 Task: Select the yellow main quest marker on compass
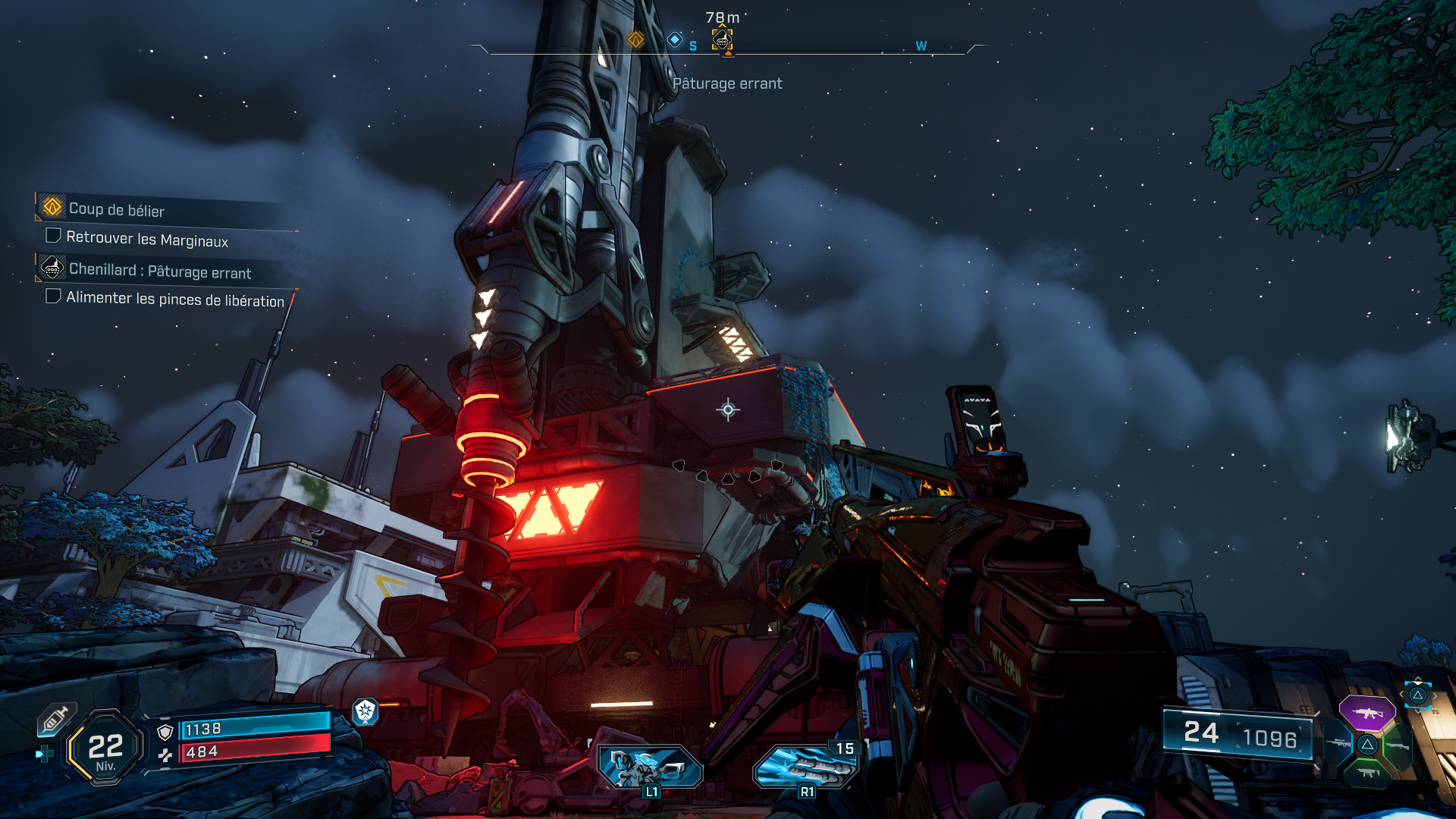[635, 39]
